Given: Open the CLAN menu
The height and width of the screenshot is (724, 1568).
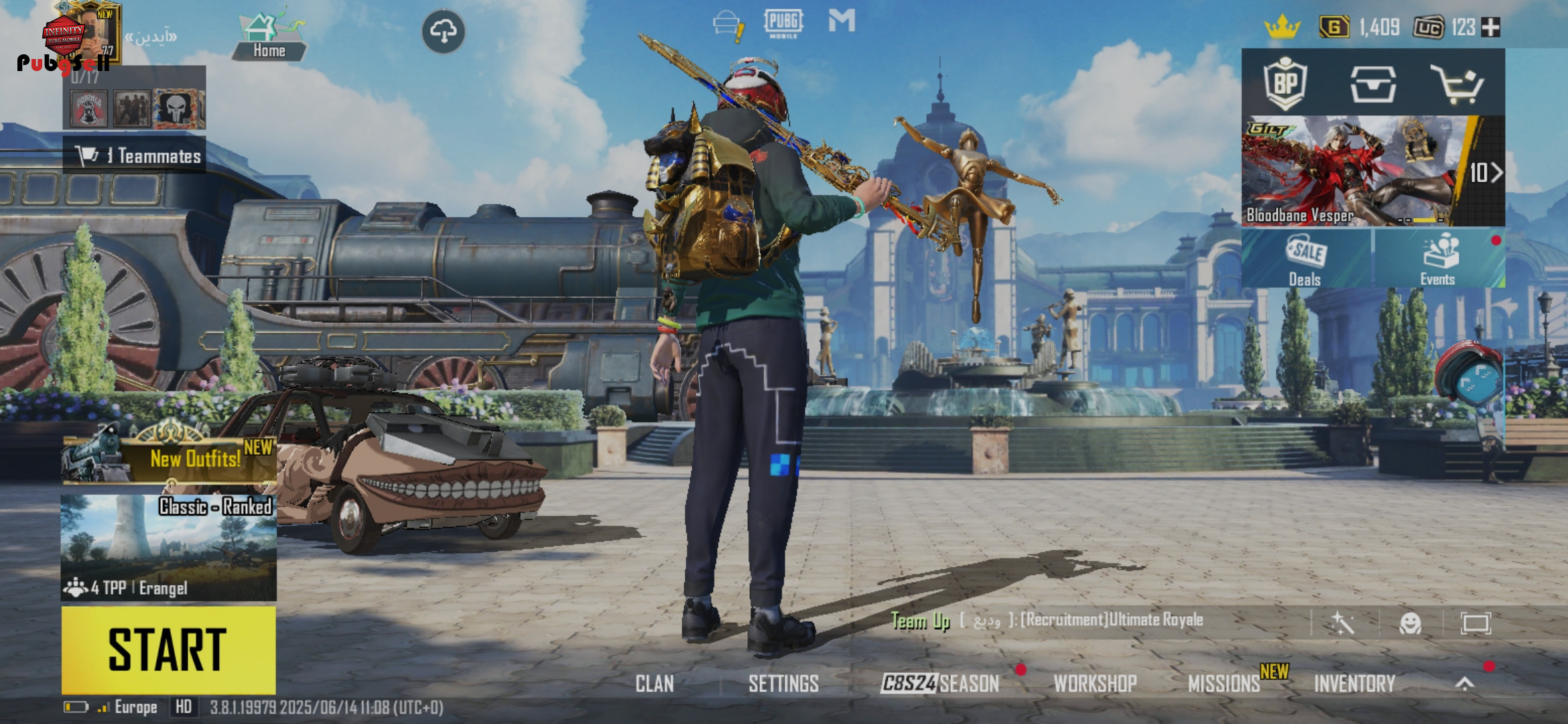Looking at the screenshot, I should click(x=655, y=684).
